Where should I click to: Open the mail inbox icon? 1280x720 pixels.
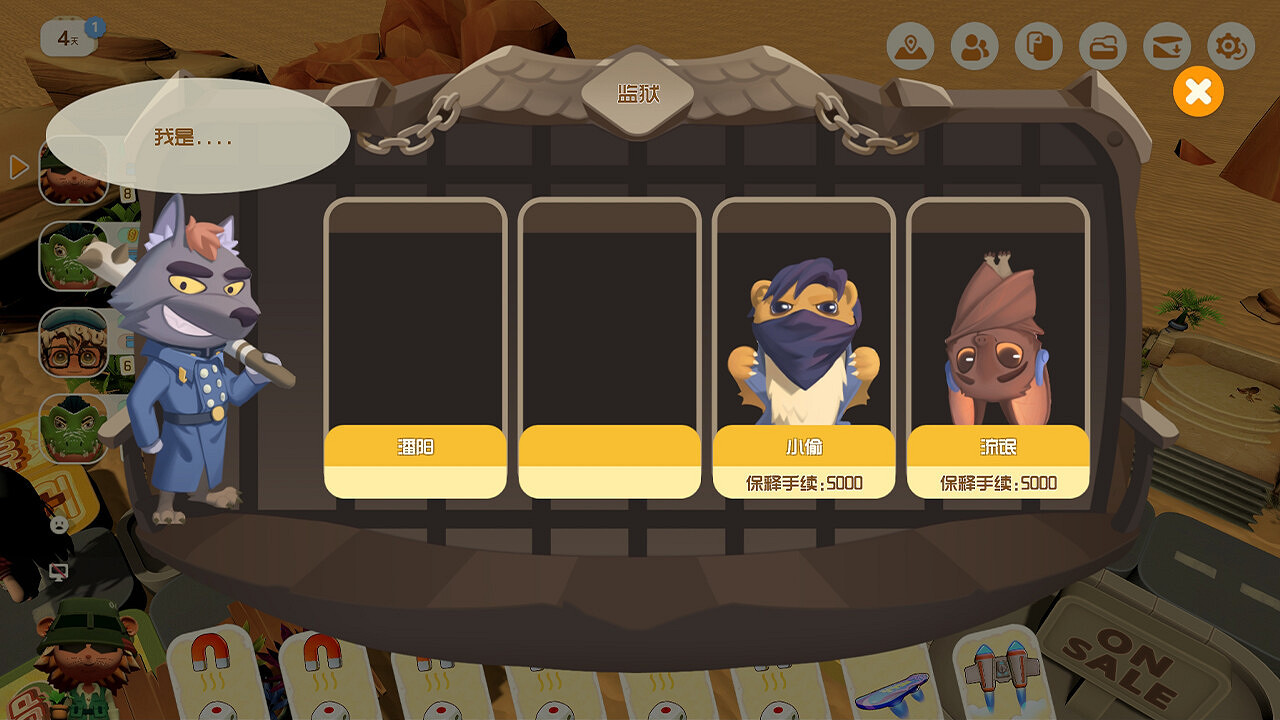[x=1166, y=45]
